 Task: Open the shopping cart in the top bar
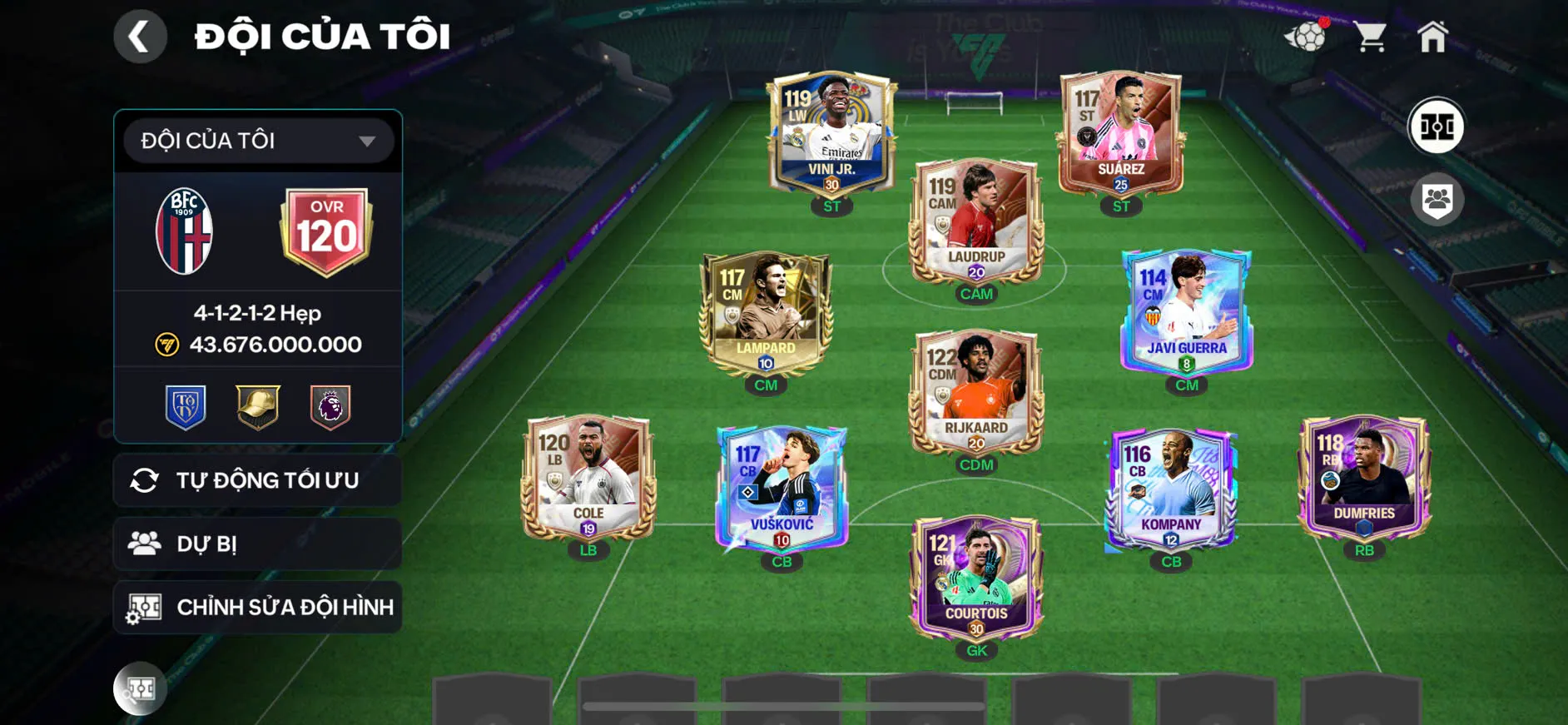(x=1370, y=35)
